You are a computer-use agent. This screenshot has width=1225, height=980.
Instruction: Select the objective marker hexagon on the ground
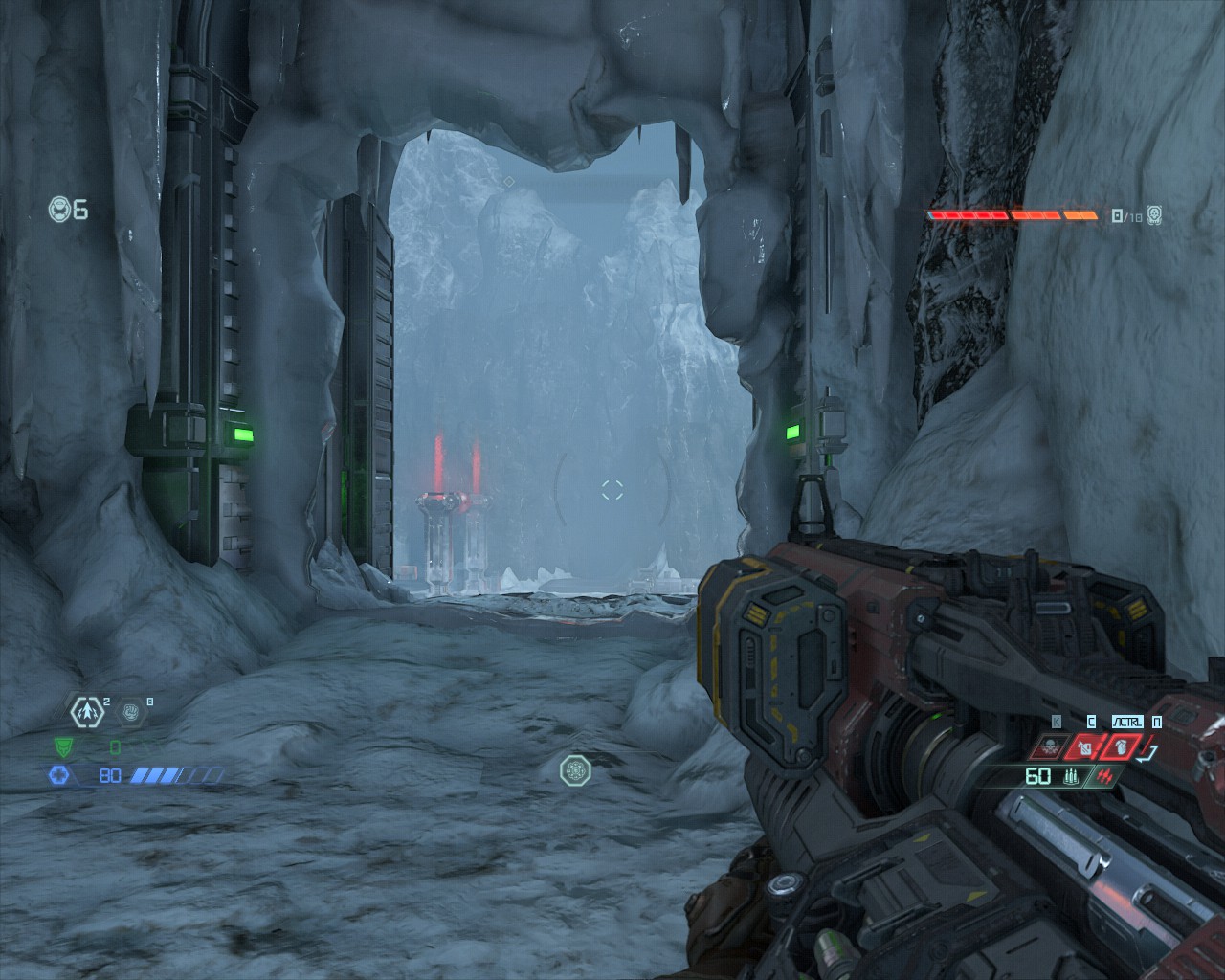click(575, 768)
